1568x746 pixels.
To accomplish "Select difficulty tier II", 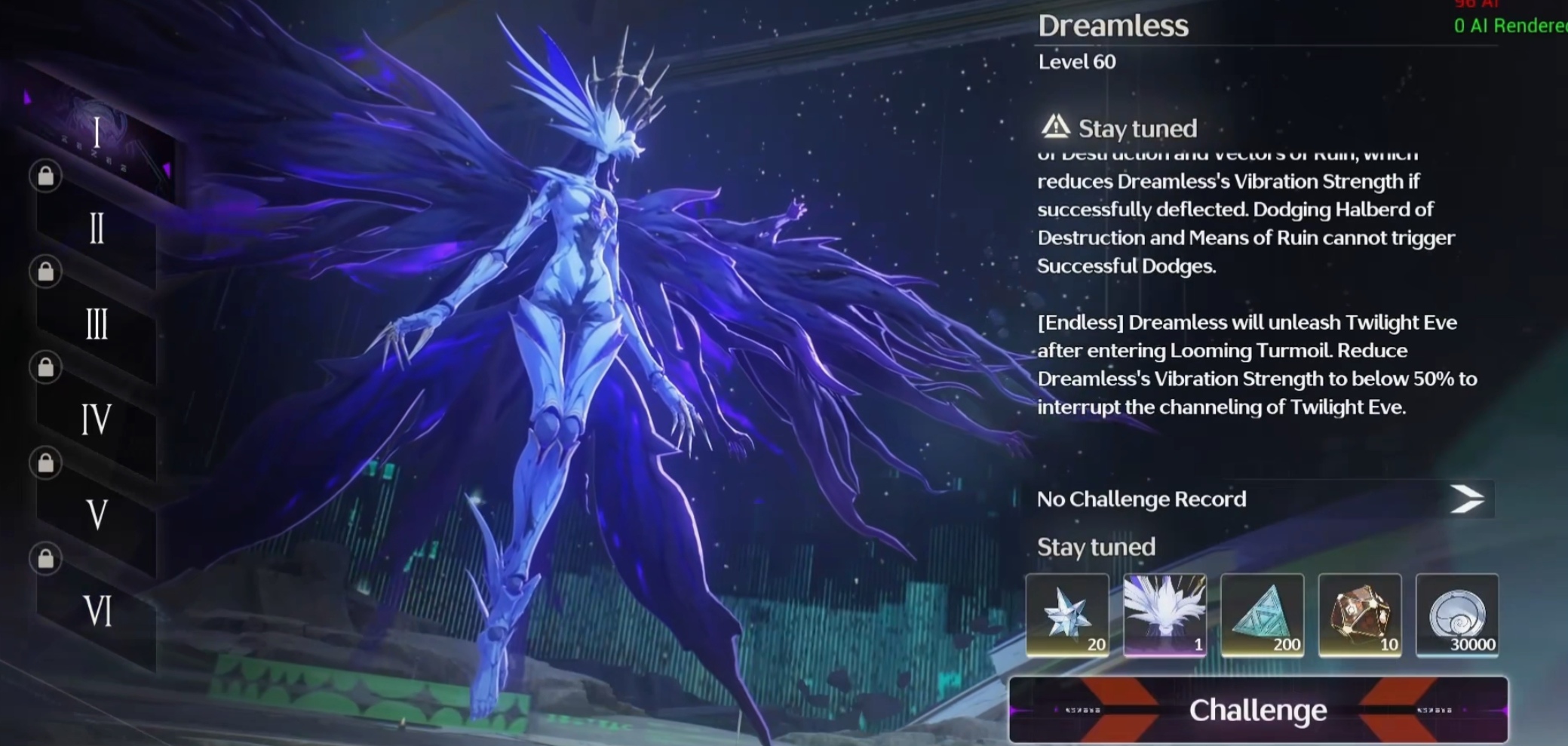I will (x=97, y=228).
